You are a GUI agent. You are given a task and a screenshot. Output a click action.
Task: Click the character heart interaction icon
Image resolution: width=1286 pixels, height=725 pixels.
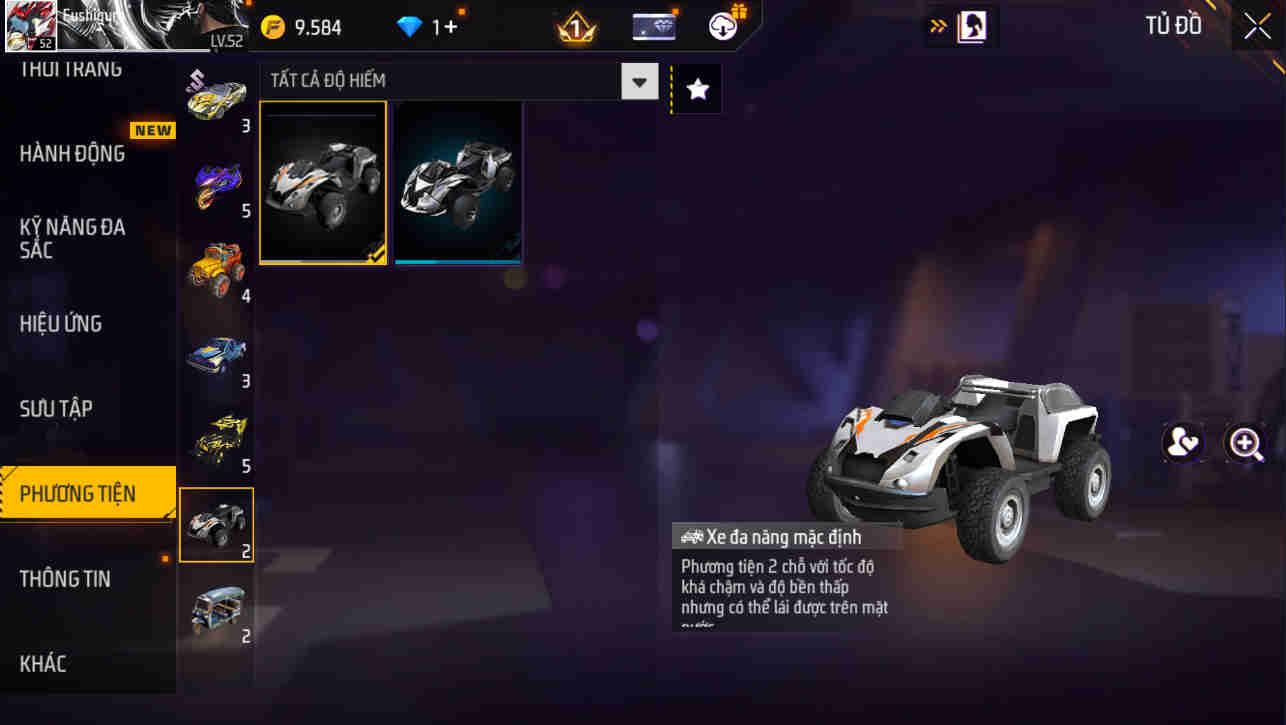1184,442
